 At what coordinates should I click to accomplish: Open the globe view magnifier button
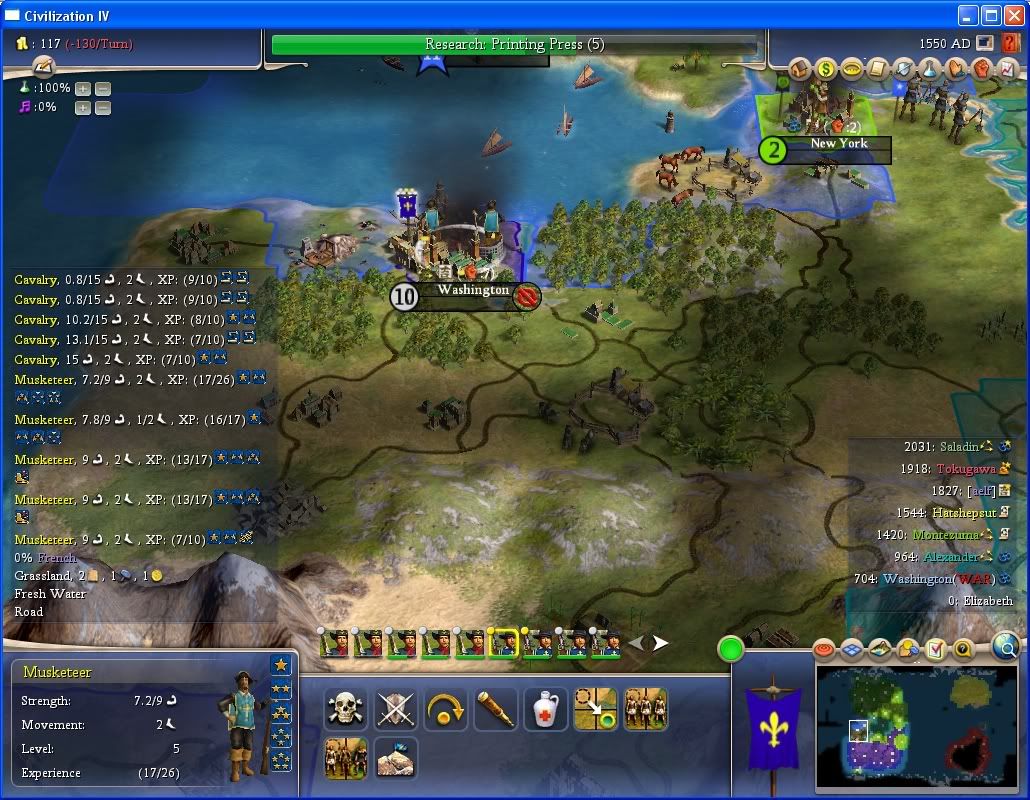click(1005, 647)
